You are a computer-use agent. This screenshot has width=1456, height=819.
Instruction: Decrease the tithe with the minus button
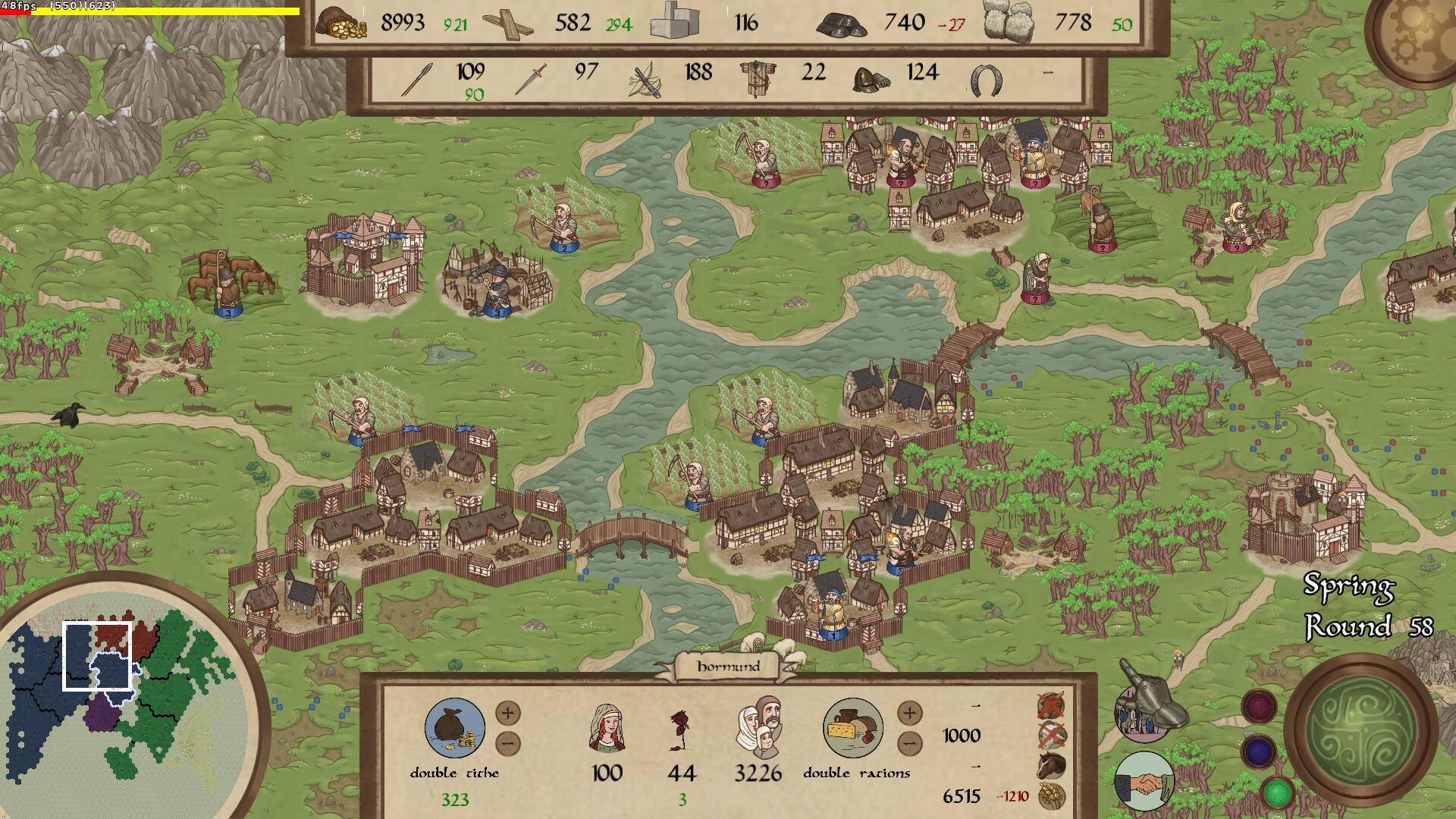pyautogui.click(x=508, y=743)
